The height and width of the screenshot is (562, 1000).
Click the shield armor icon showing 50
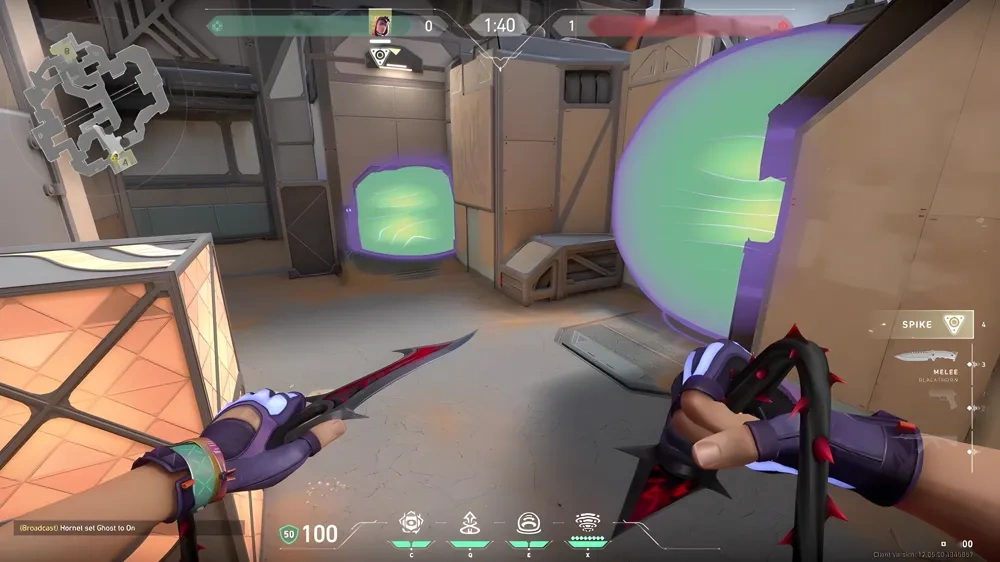288,535
